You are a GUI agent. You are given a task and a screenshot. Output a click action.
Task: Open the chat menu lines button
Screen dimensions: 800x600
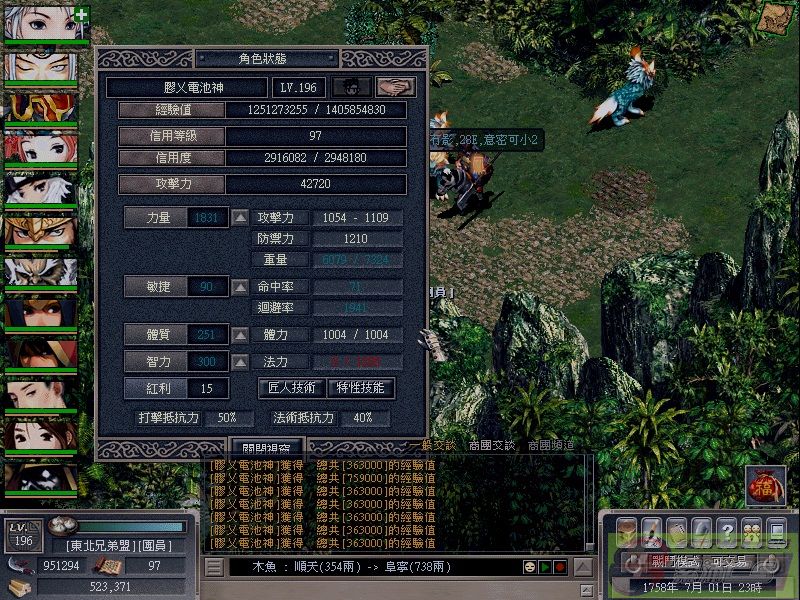[x=213, y=567]
